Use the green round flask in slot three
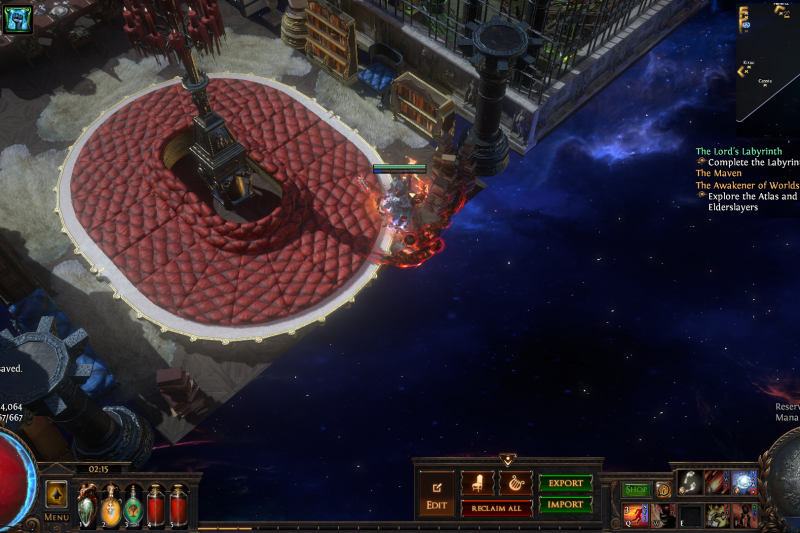 click(133, 503)
